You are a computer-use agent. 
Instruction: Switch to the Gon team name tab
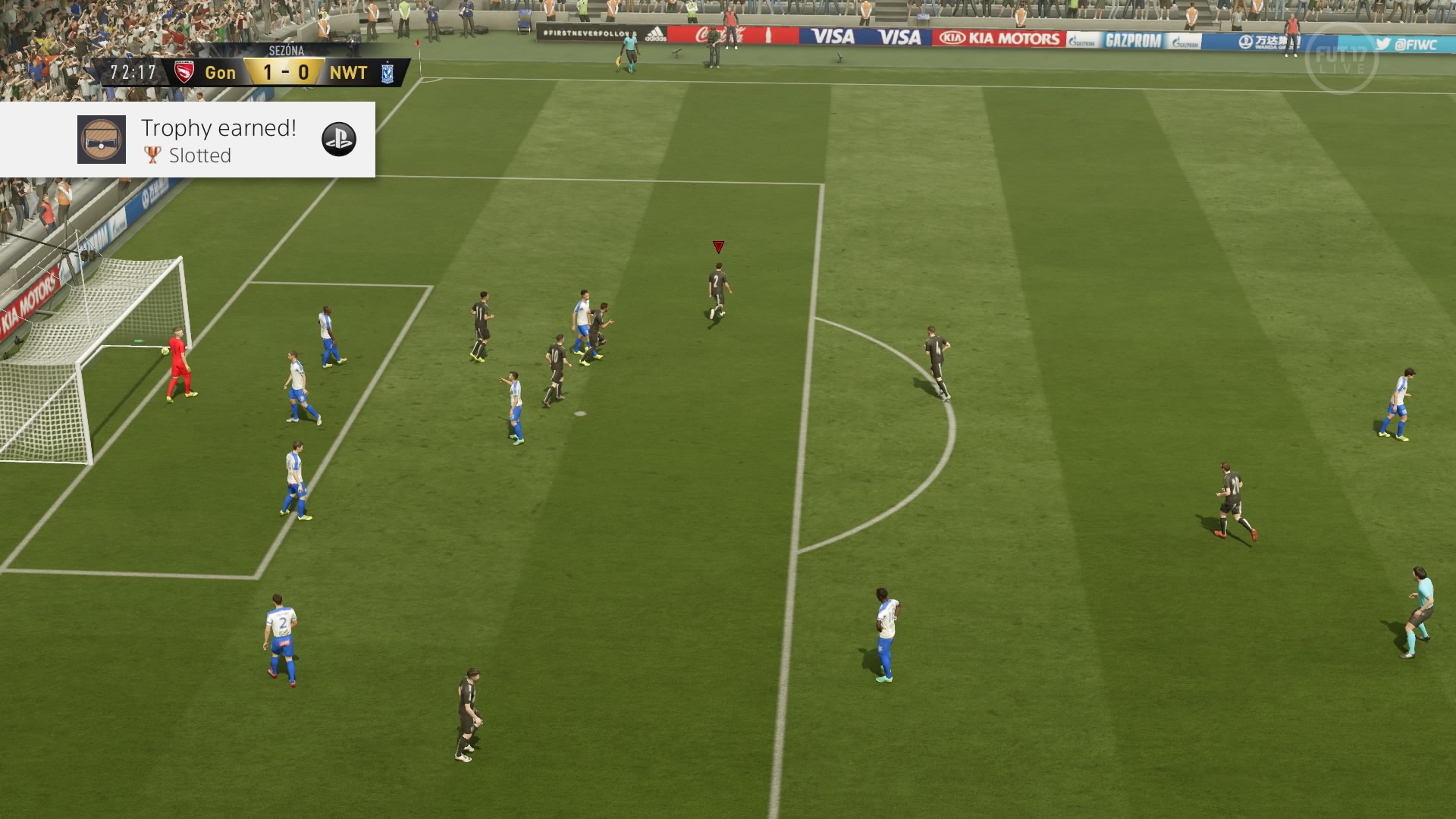[221, 73]
